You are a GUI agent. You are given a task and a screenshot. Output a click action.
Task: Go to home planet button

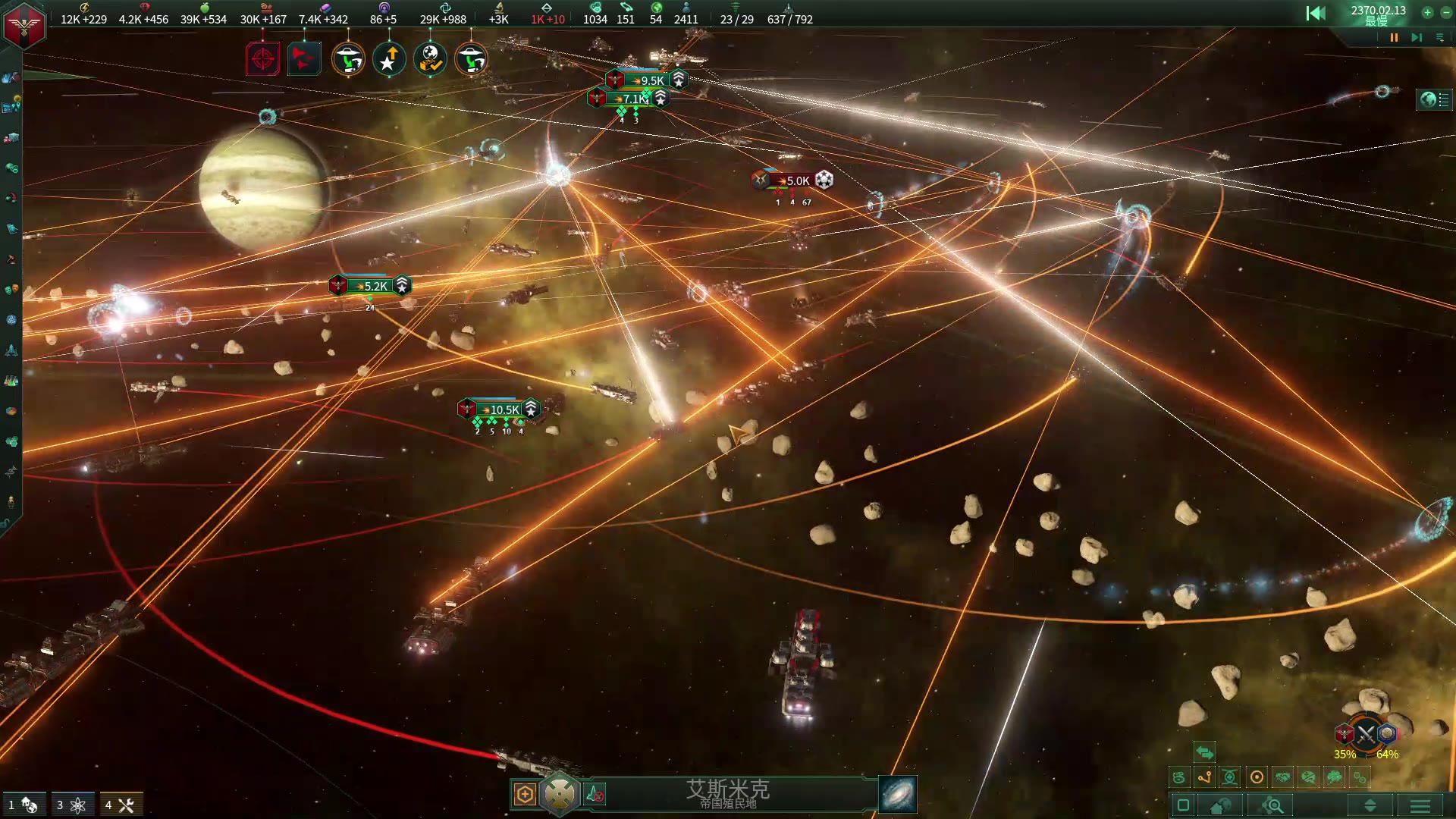[1220, 805]
